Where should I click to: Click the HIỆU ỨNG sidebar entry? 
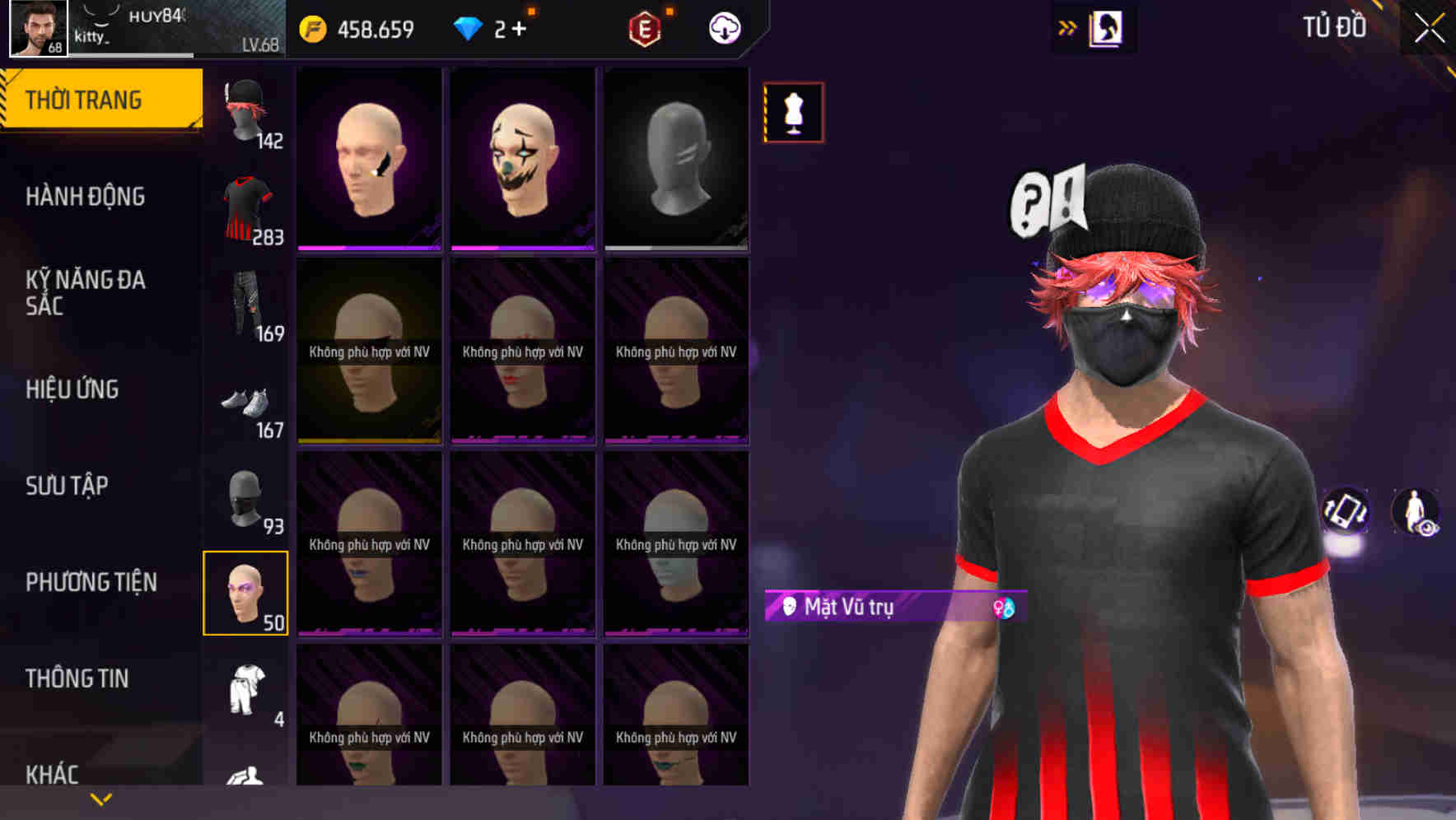pyautogui.click(x=71, y=389)
